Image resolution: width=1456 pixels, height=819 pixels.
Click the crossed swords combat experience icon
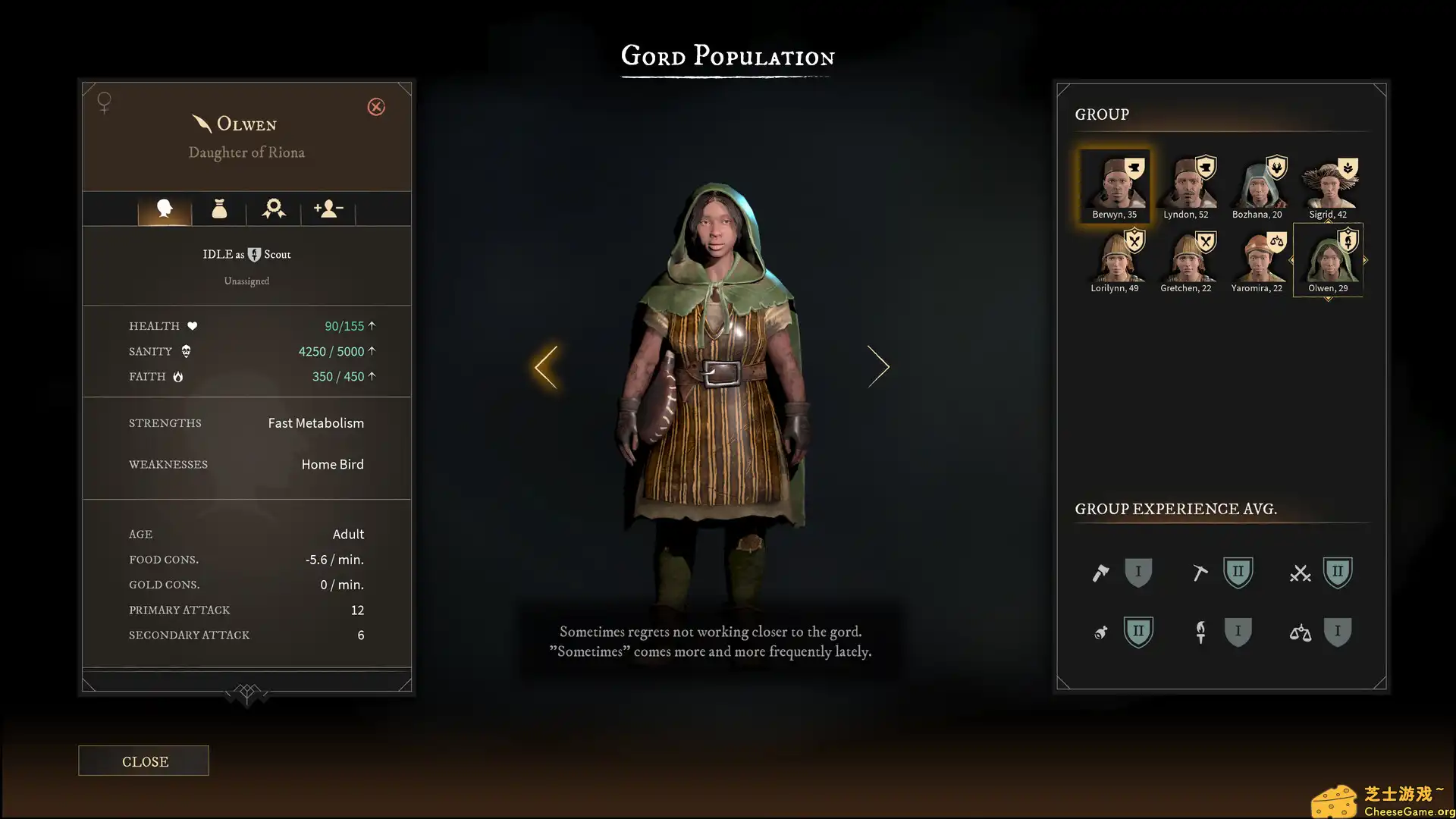click(1301, 573)
